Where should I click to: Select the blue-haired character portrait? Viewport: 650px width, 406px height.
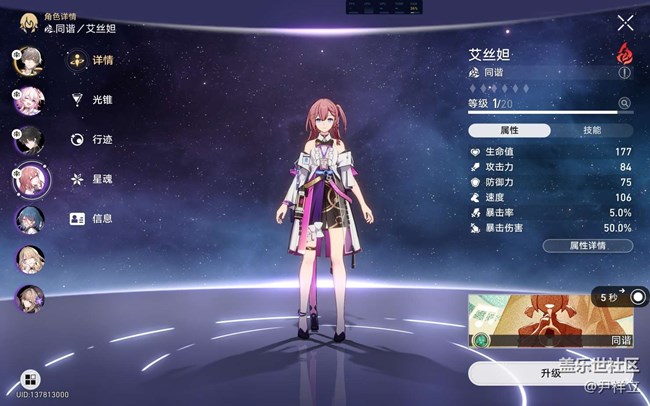pos(29,219)
